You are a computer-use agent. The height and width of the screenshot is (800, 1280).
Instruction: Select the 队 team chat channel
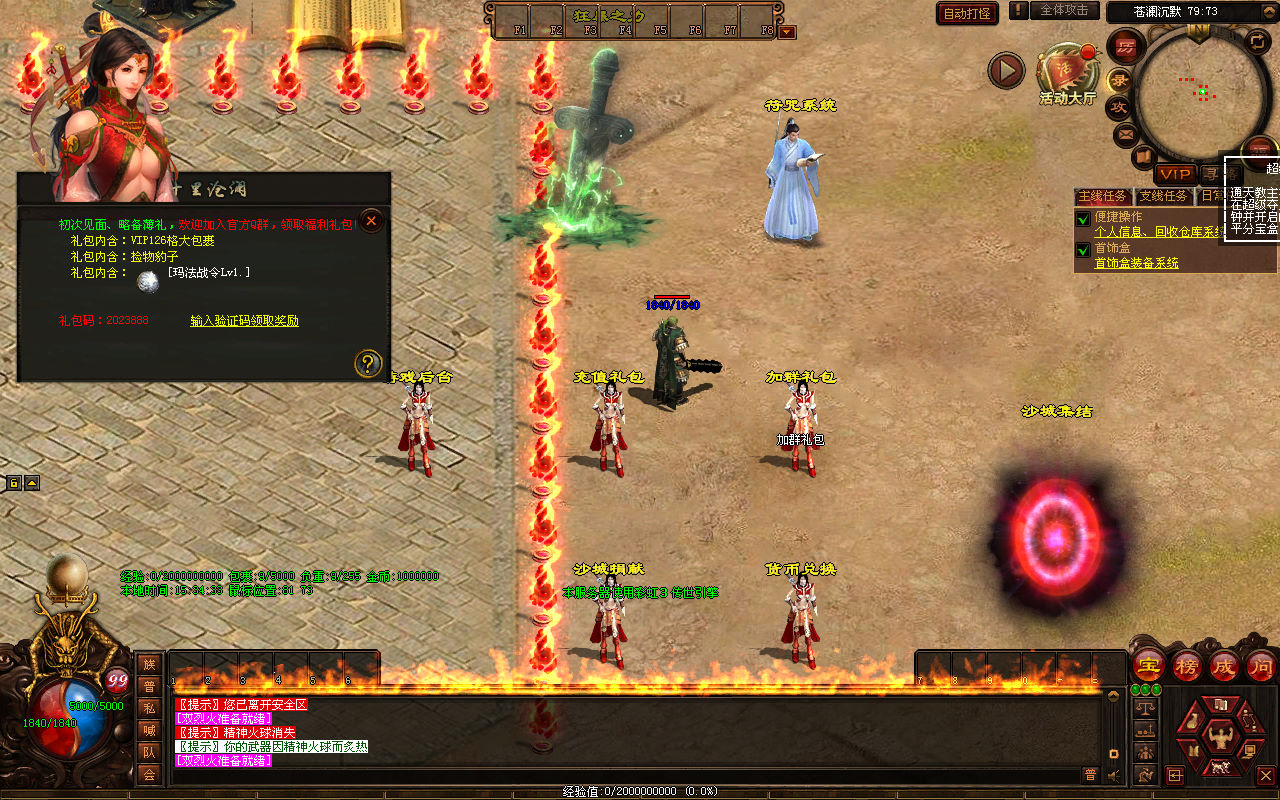(x=149, y=752)
